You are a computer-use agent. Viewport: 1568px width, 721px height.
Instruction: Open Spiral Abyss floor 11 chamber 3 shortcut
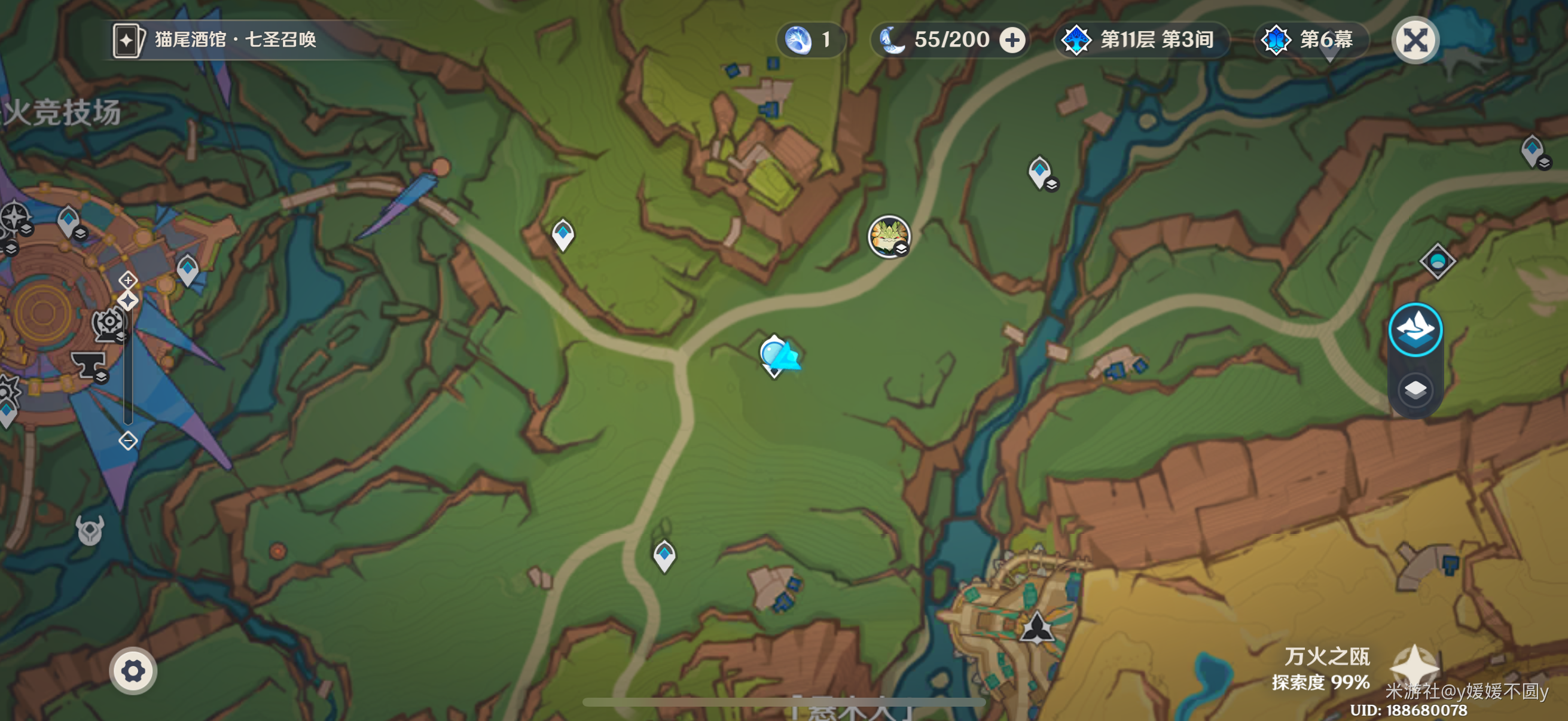tap(1140, 40)
